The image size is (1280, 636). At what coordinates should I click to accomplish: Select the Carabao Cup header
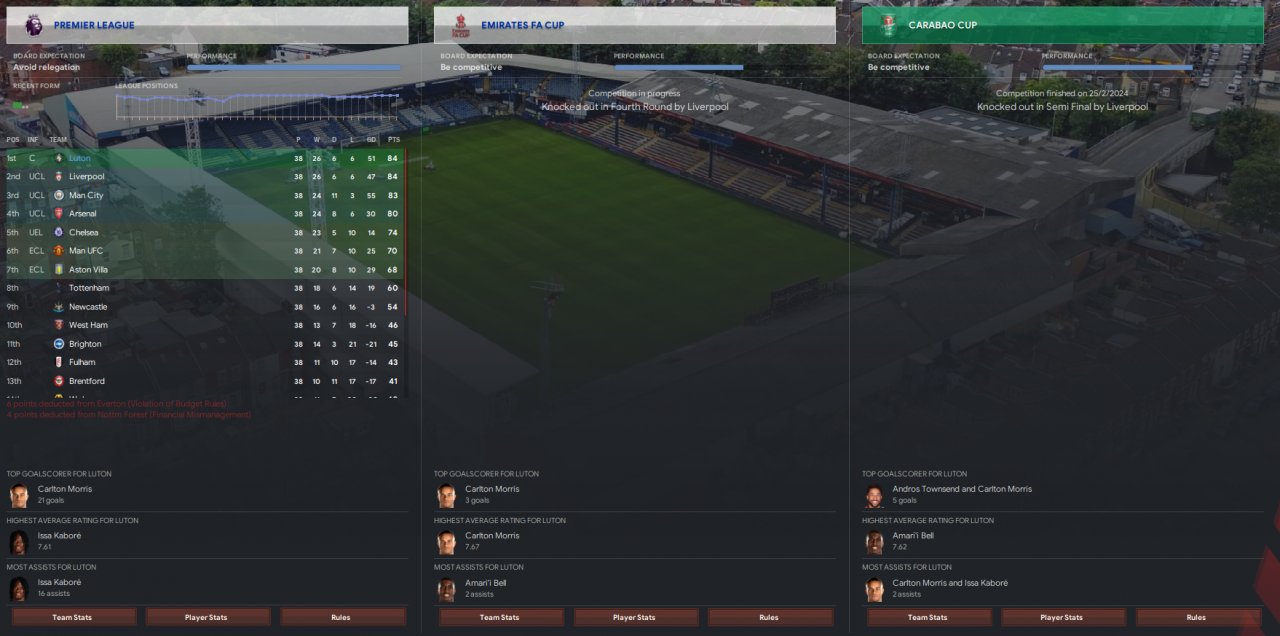1062,25
